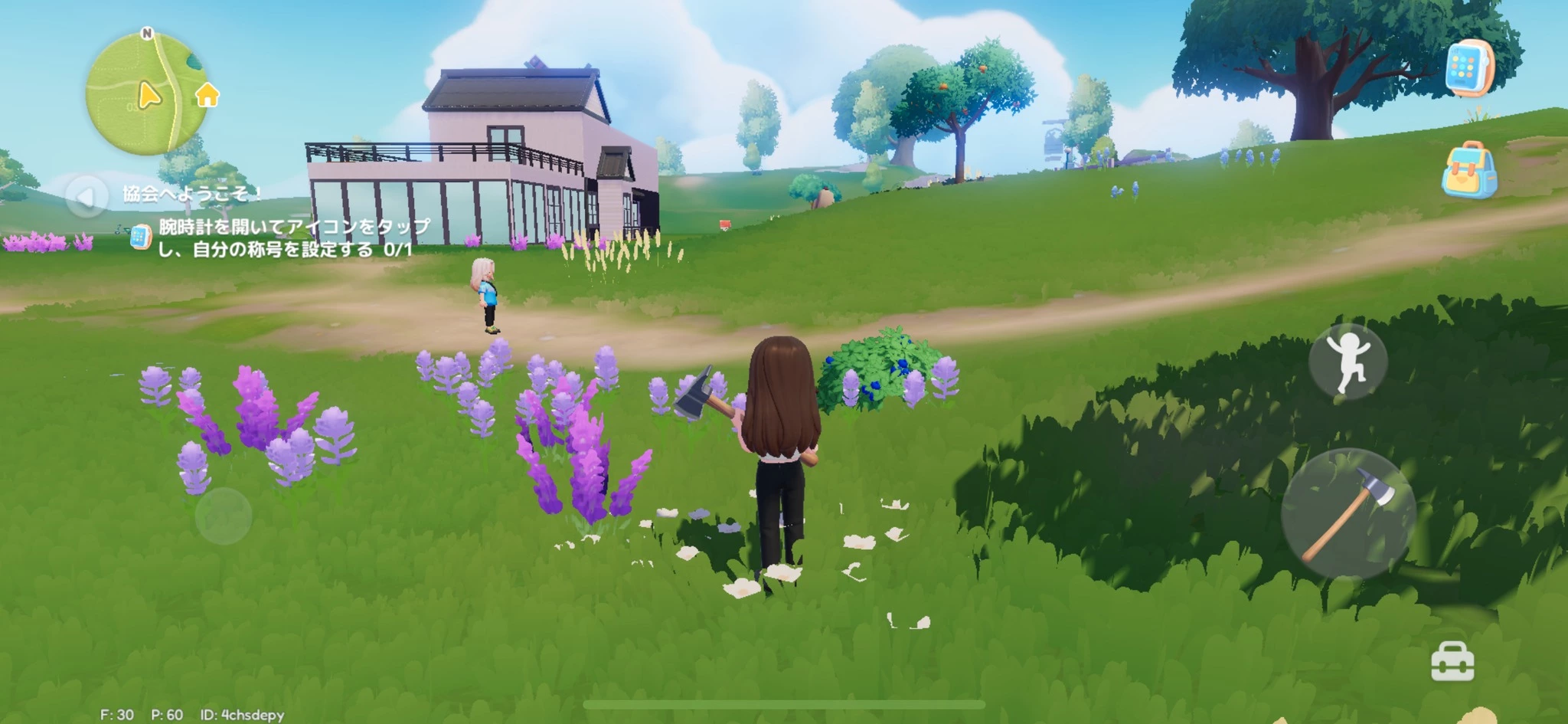Image resolution: width=1568 pixels, height=724 pixels.
Task: Collapse the quest tracker with the arrow
Action: 86,197
